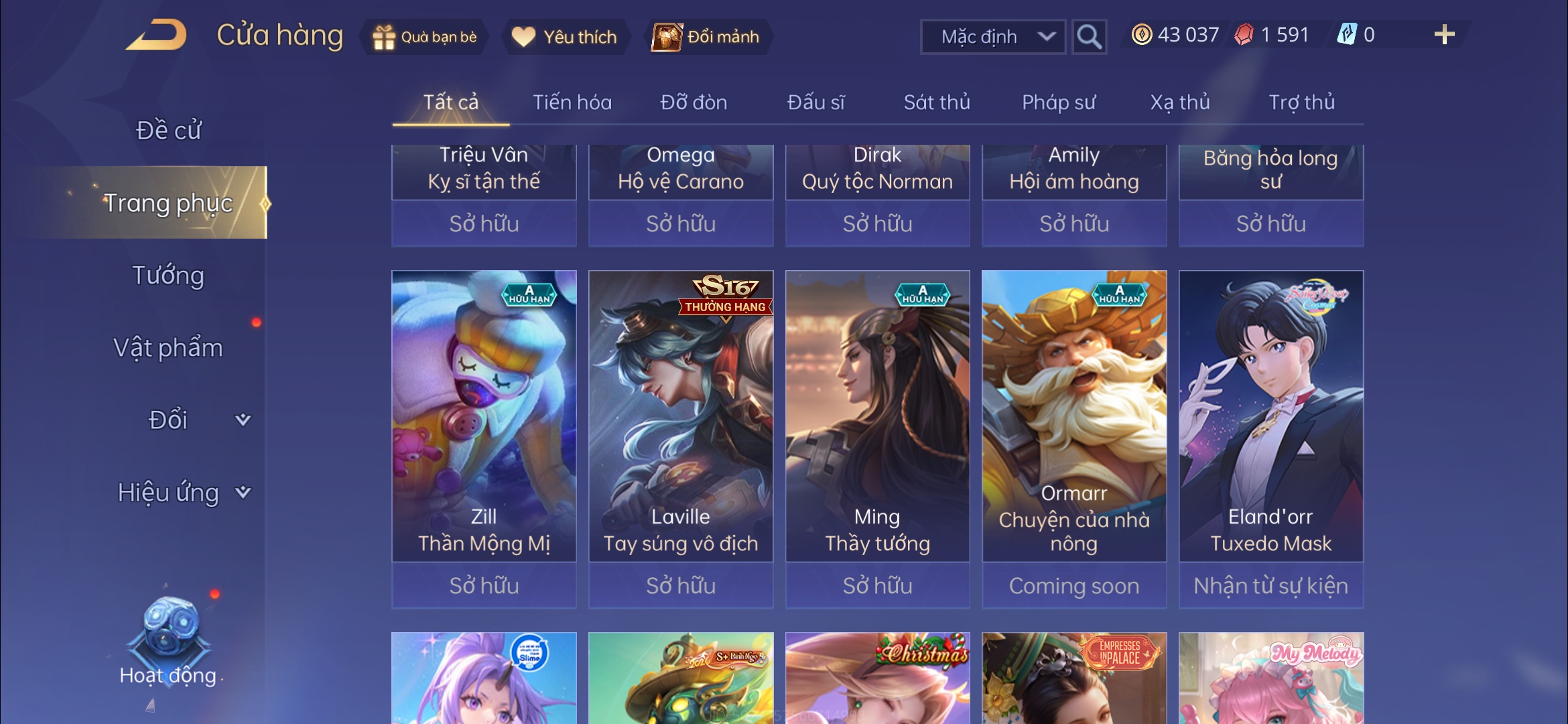Click Nhận từ sự kiện button
Viewport: 1568px width, 724px height.
click(x=1270, y=586)
